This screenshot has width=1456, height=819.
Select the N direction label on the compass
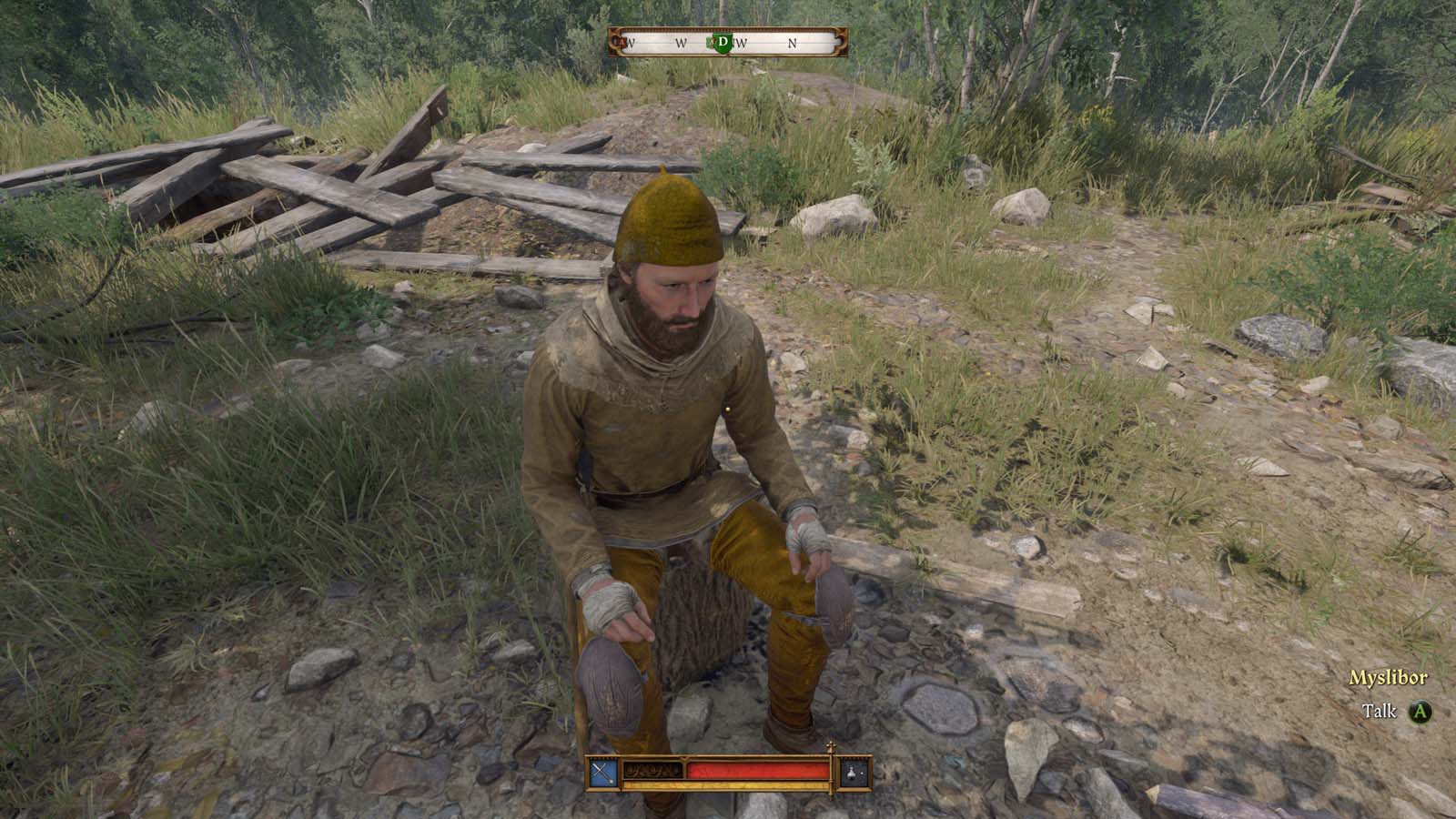pos(793,42)
